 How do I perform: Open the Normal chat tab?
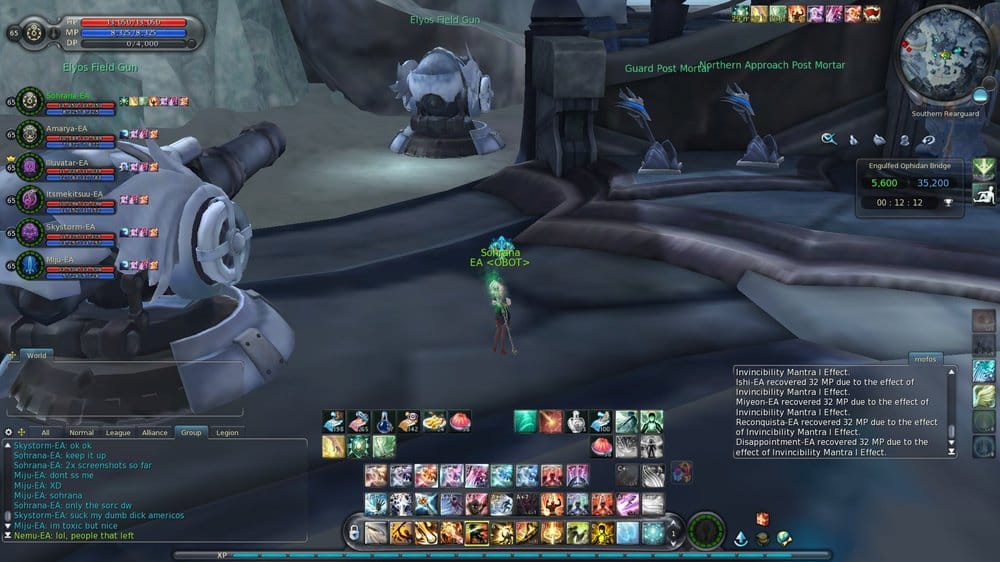(x=82, y=432)
